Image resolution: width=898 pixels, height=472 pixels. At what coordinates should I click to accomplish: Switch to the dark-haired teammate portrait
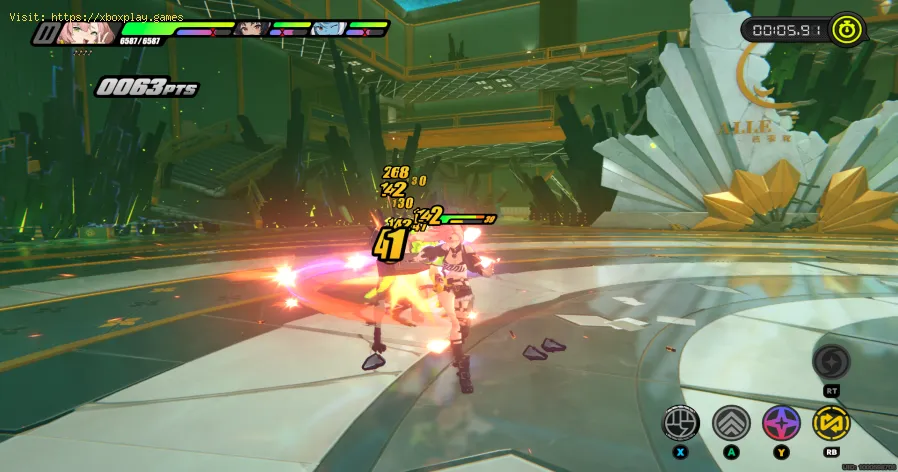(x=253, y=29)
